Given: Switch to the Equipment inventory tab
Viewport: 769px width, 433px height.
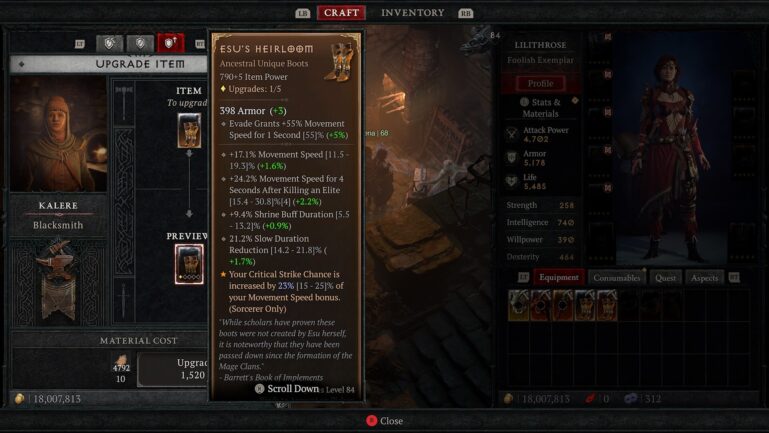Looking at the screenshot, I should (558, 277).
